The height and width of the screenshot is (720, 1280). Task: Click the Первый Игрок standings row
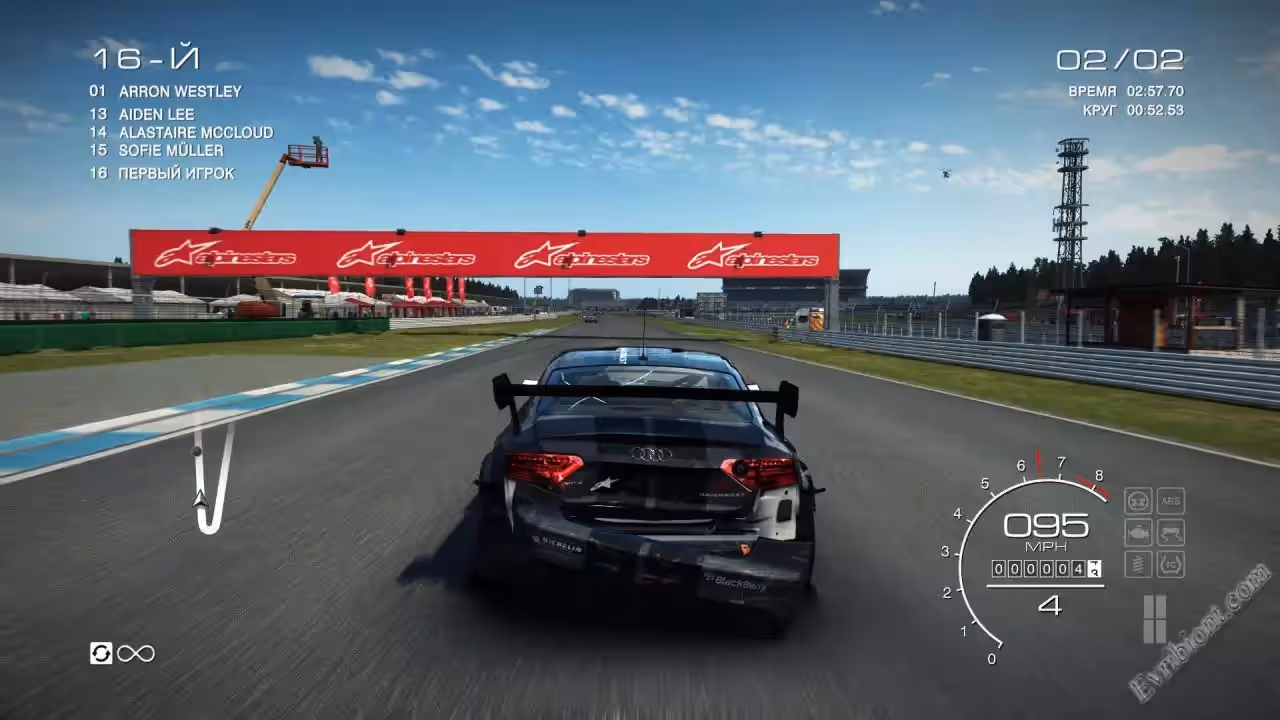[x=176, y=173]
